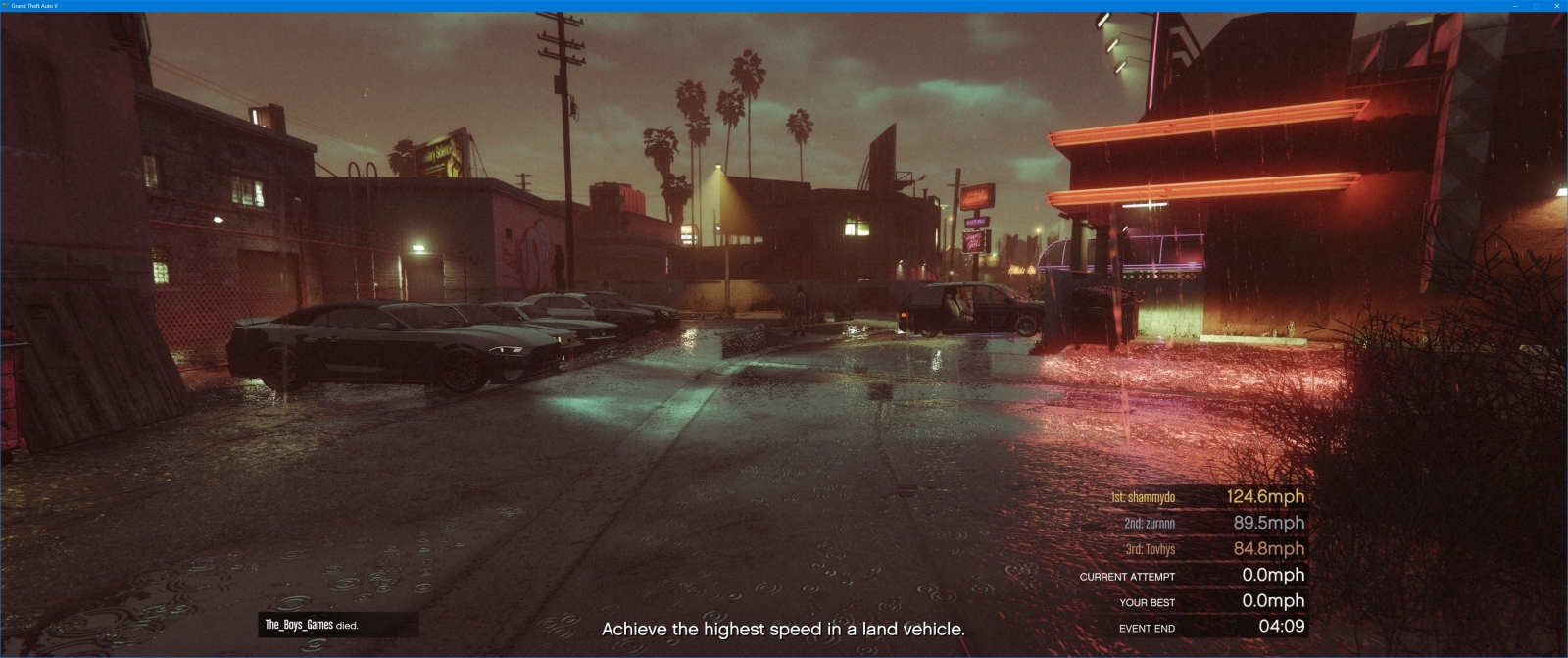Minimize the Grand Theft Auto V window
Screen dimensions: 1568x658
pyautogui.click(x=1515, y=6)
